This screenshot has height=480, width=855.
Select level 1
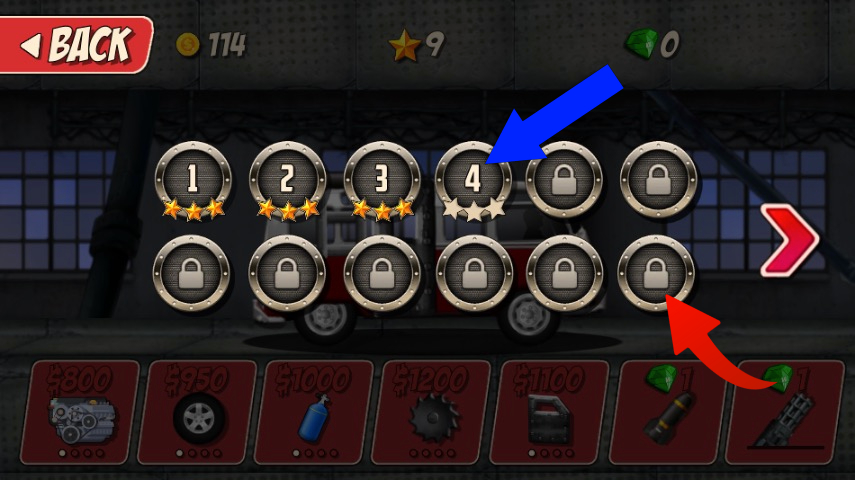[x=193, y=179]
